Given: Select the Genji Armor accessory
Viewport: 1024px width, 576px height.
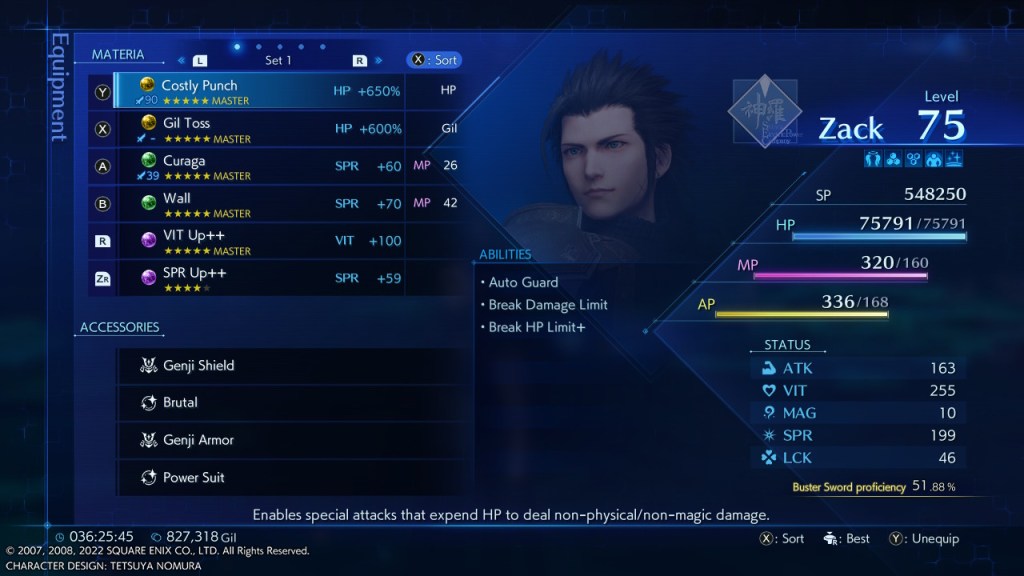Looking at the screenshot, I should point(288,440).
